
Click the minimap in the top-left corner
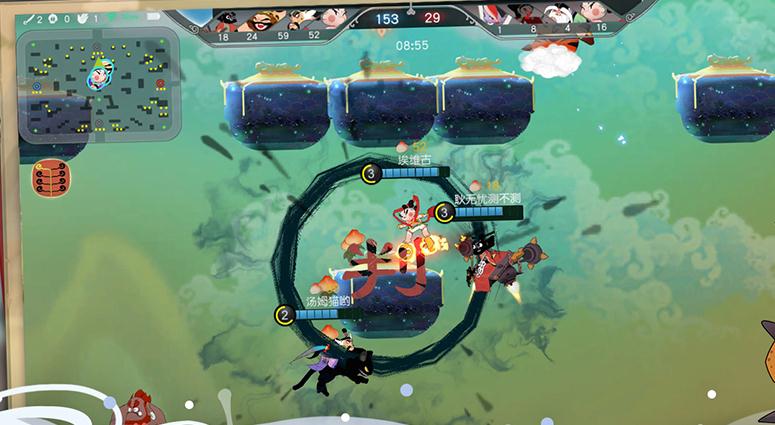point(98,82)
